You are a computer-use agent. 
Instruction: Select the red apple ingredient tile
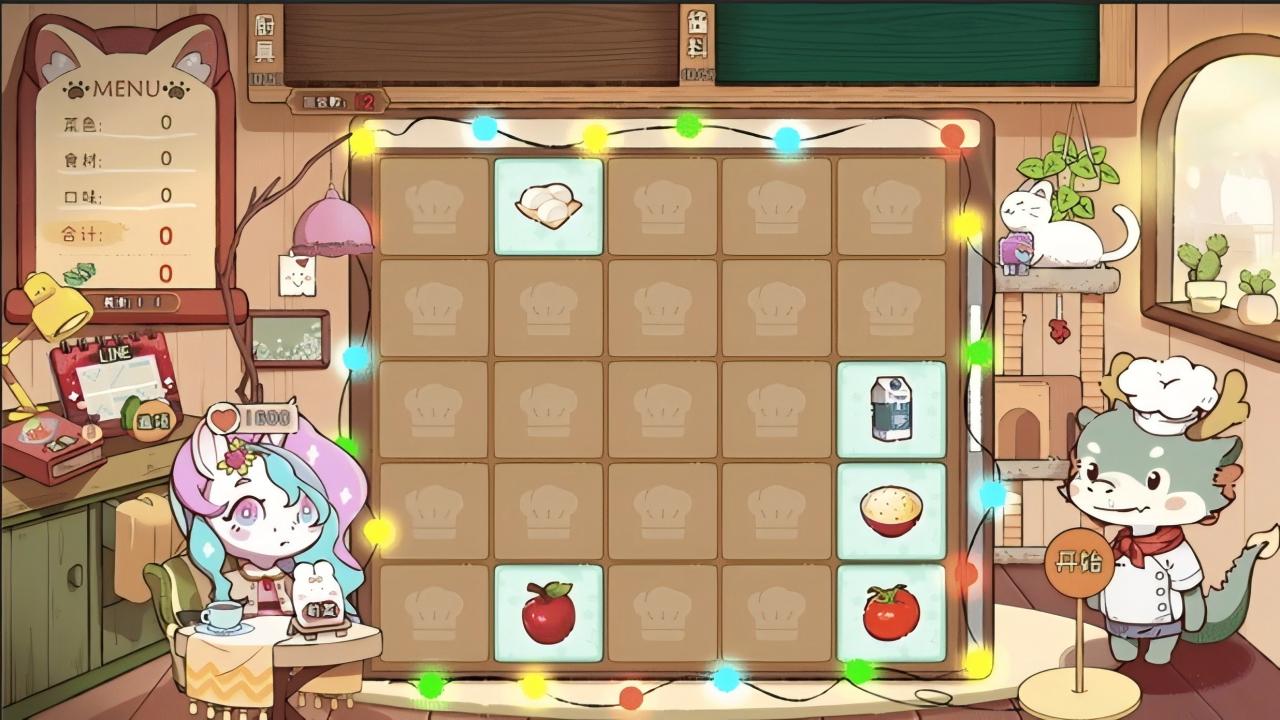coord(547,614)
